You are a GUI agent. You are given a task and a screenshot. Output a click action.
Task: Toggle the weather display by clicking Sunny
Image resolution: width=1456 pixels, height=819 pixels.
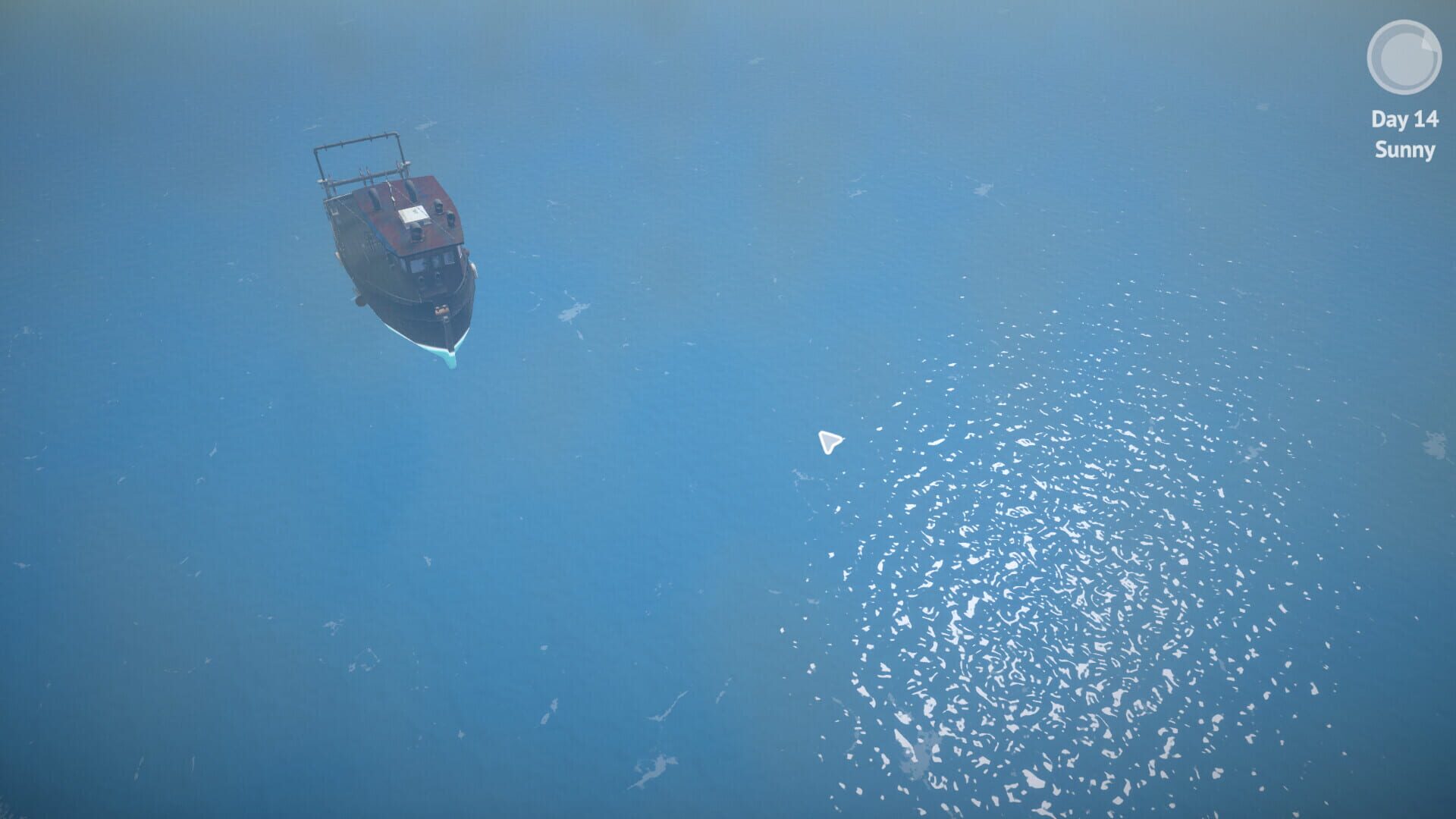[x=1404, y=152]
